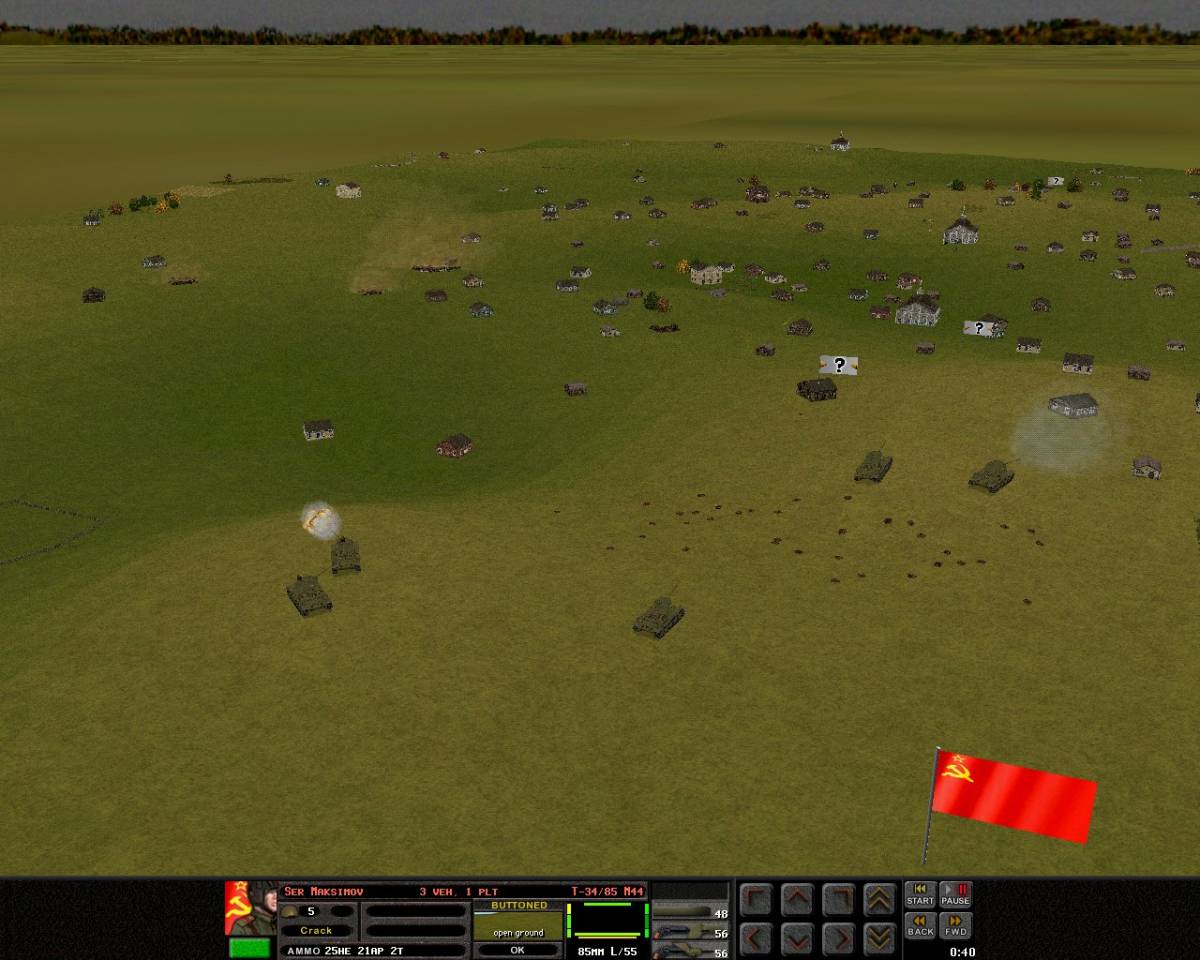Click the double down-chevron camera button
This screenshot has width=1200, height=960.
point(879,938)
